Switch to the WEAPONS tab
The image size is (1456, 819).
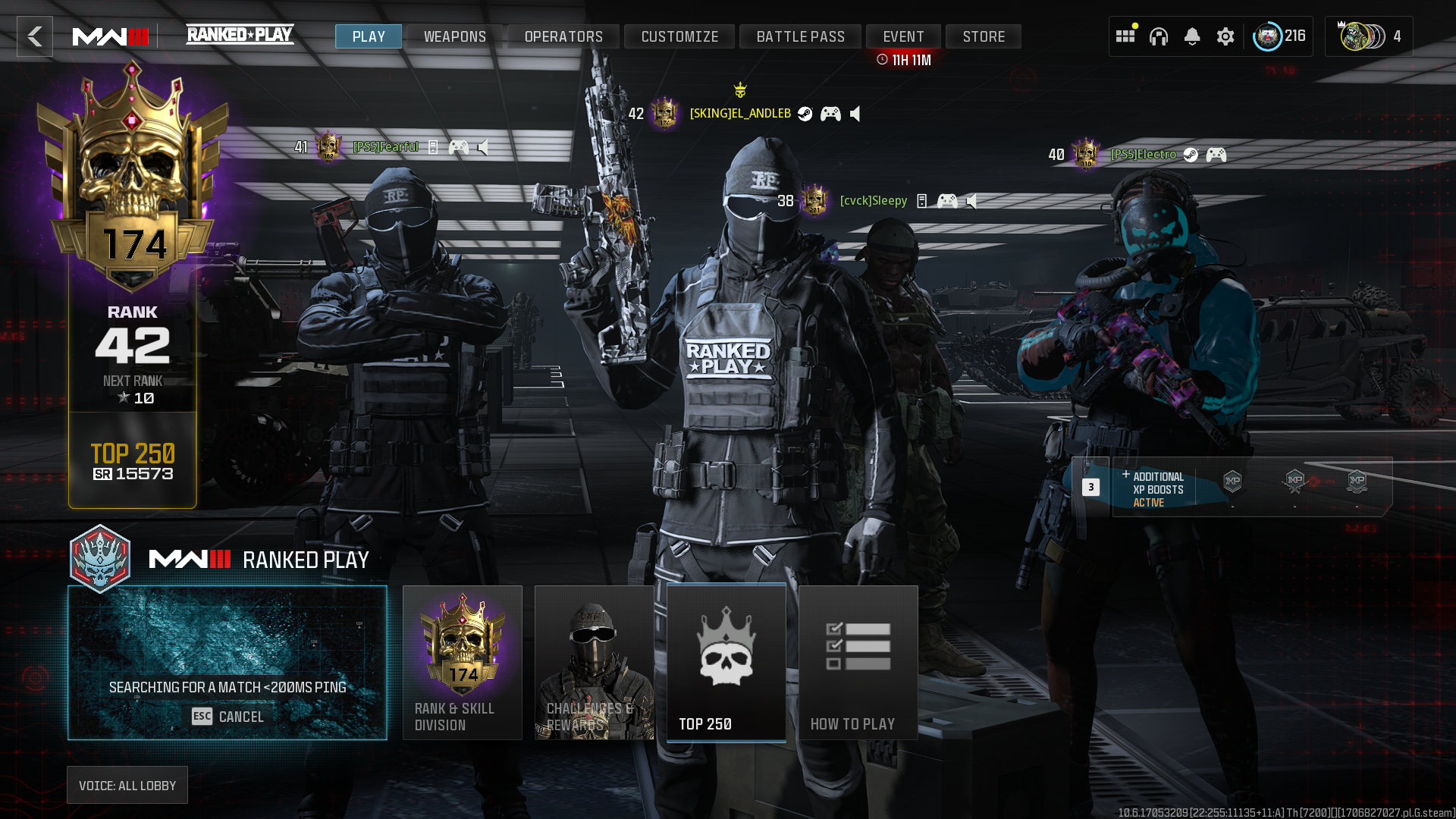point(455,36)
